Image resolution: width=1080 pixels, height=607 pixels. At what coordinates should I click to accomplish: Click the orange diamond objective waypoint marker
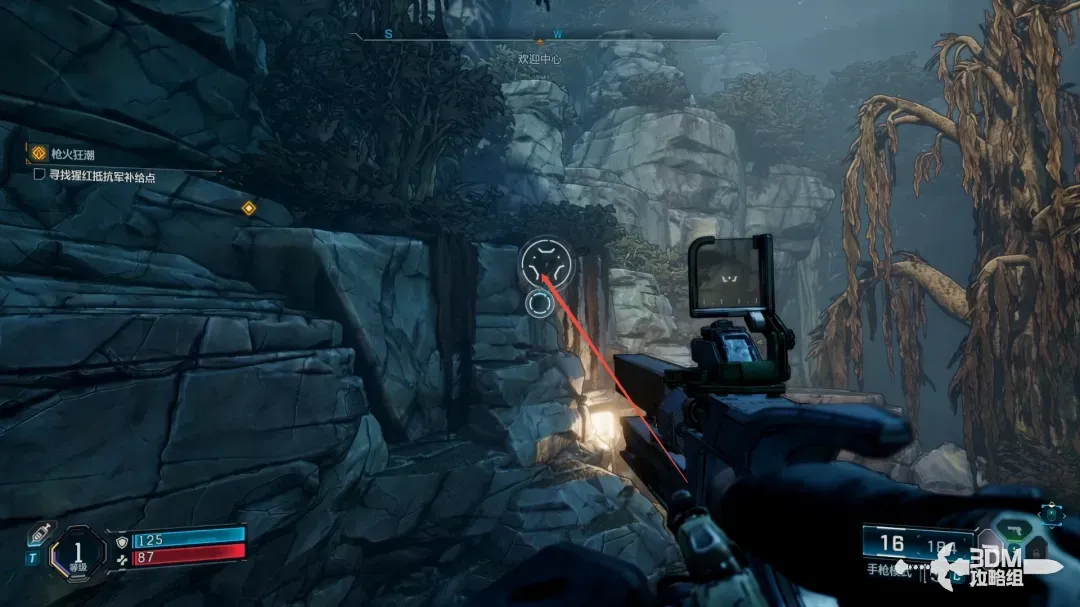[248, 208]
